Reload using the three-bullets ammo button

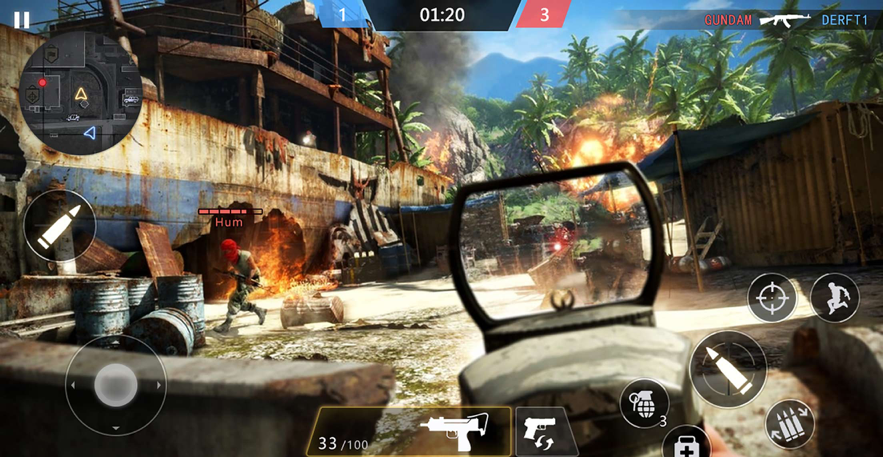(x=790, y=423)
